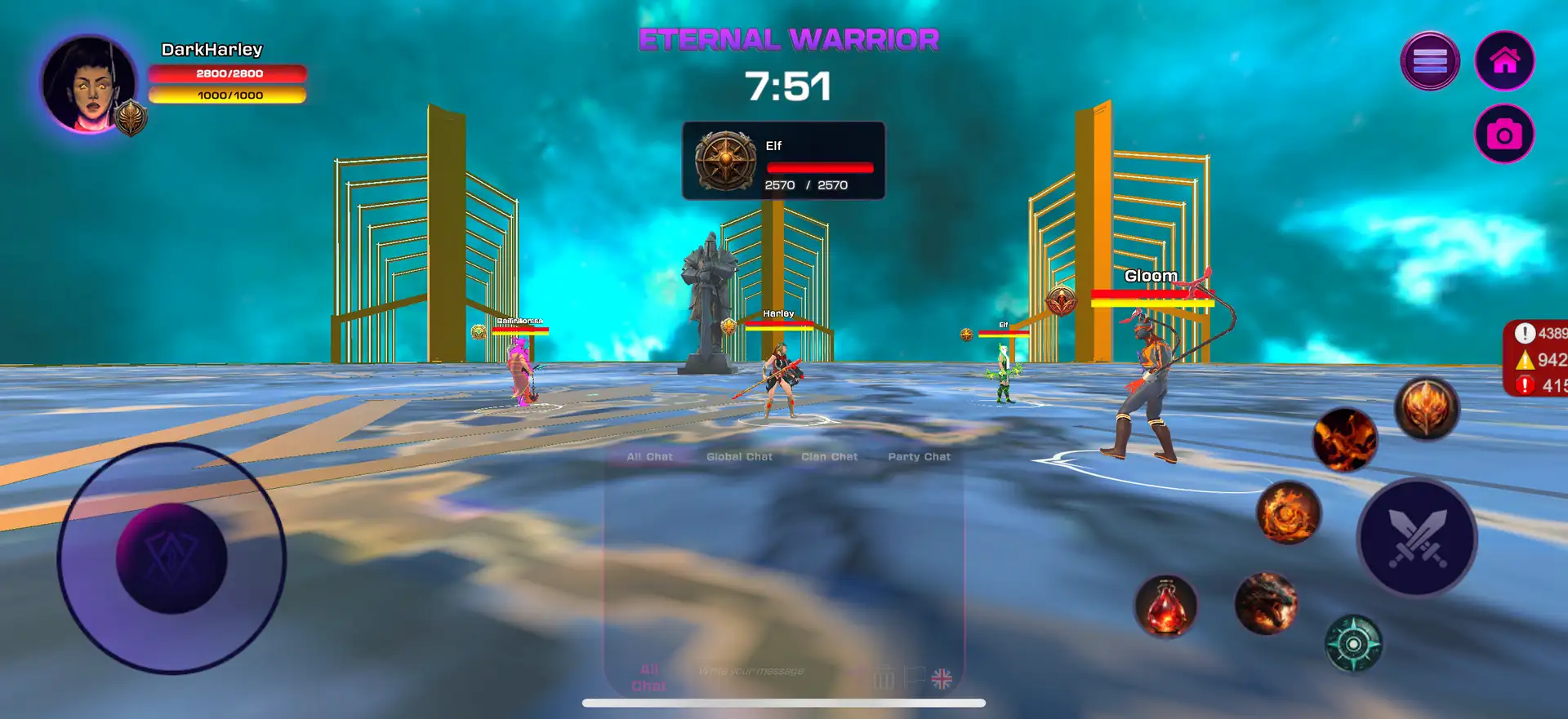
Task: Clear chat with the trash can icon
Action: click(884, 678)
